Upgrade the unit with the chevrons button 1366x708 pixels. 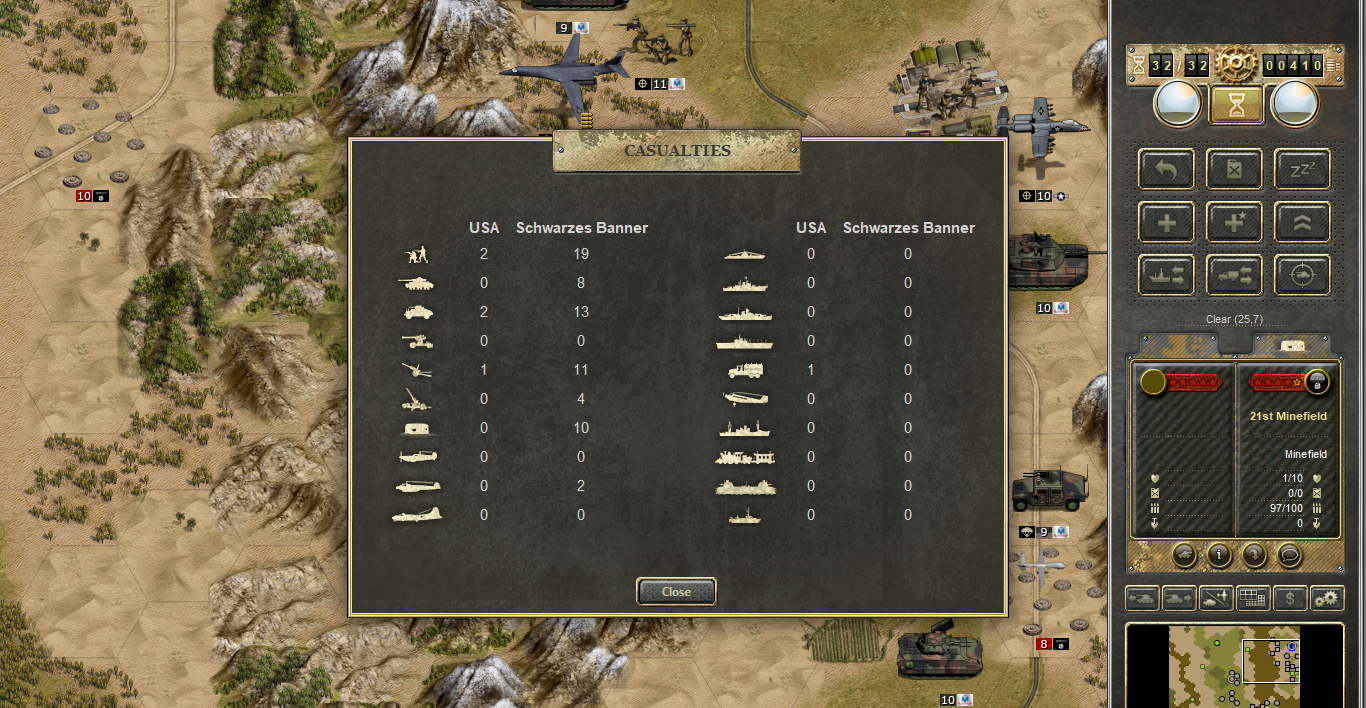pos(1302,222)
